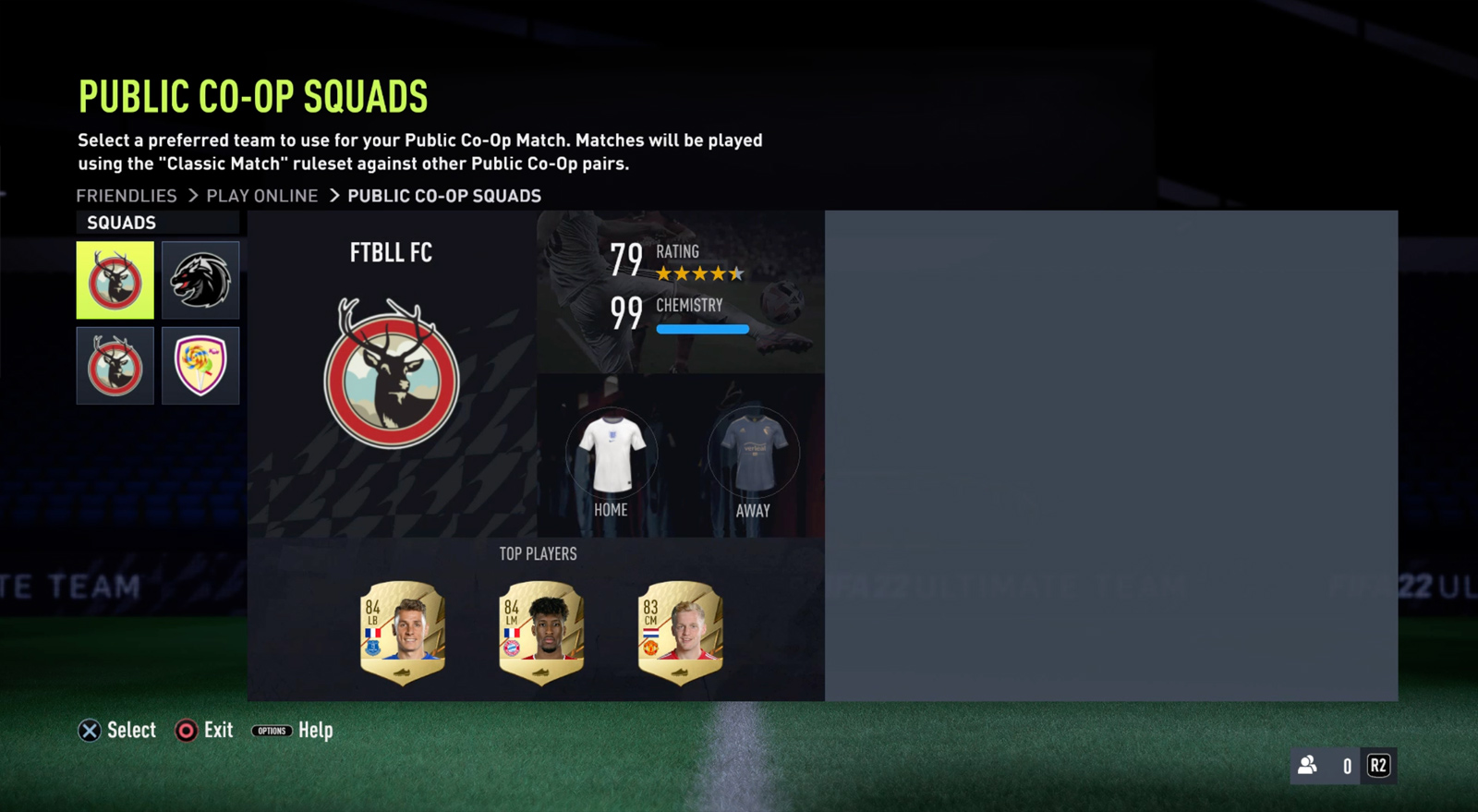The width and height of the screenshot is (1478, 812).
Task: Click the PUBLIC CO-OP SQUADS breadcrumb
Action: tap(444, 195)
